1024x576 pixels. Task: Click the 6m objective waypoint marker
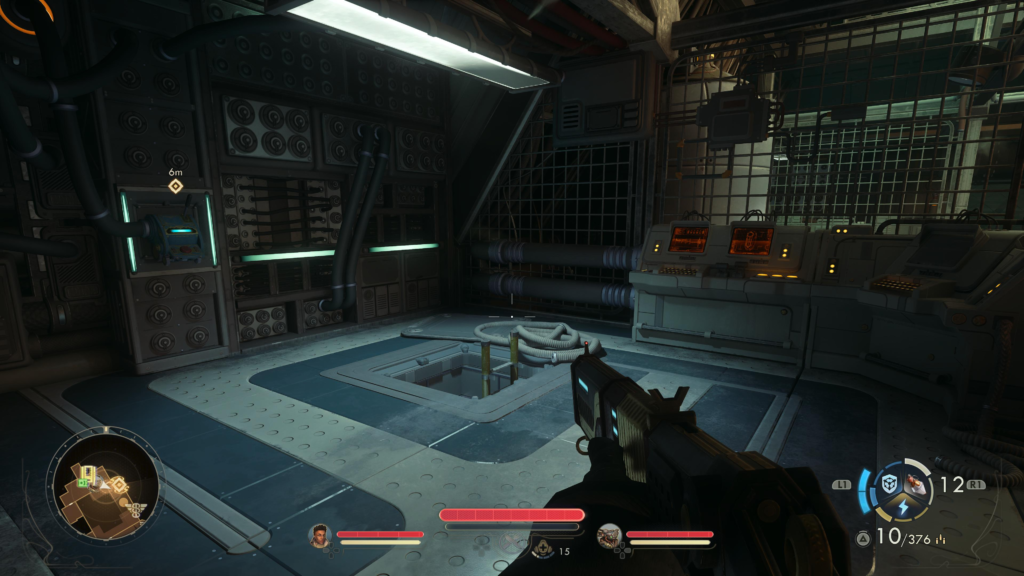(x=175, y=186)
